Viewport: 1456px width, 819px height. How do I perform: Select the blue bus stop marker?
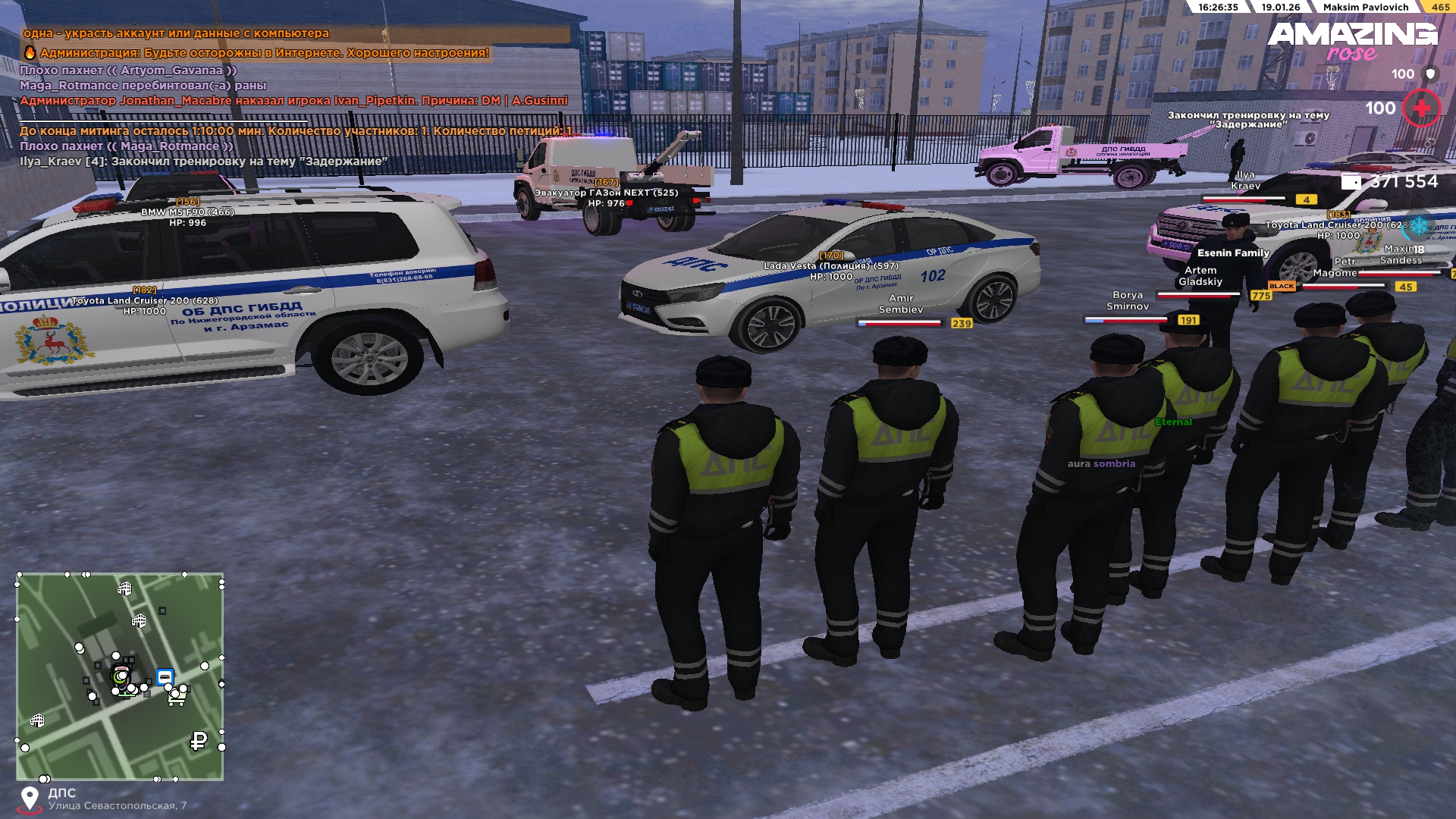(165, 676)
